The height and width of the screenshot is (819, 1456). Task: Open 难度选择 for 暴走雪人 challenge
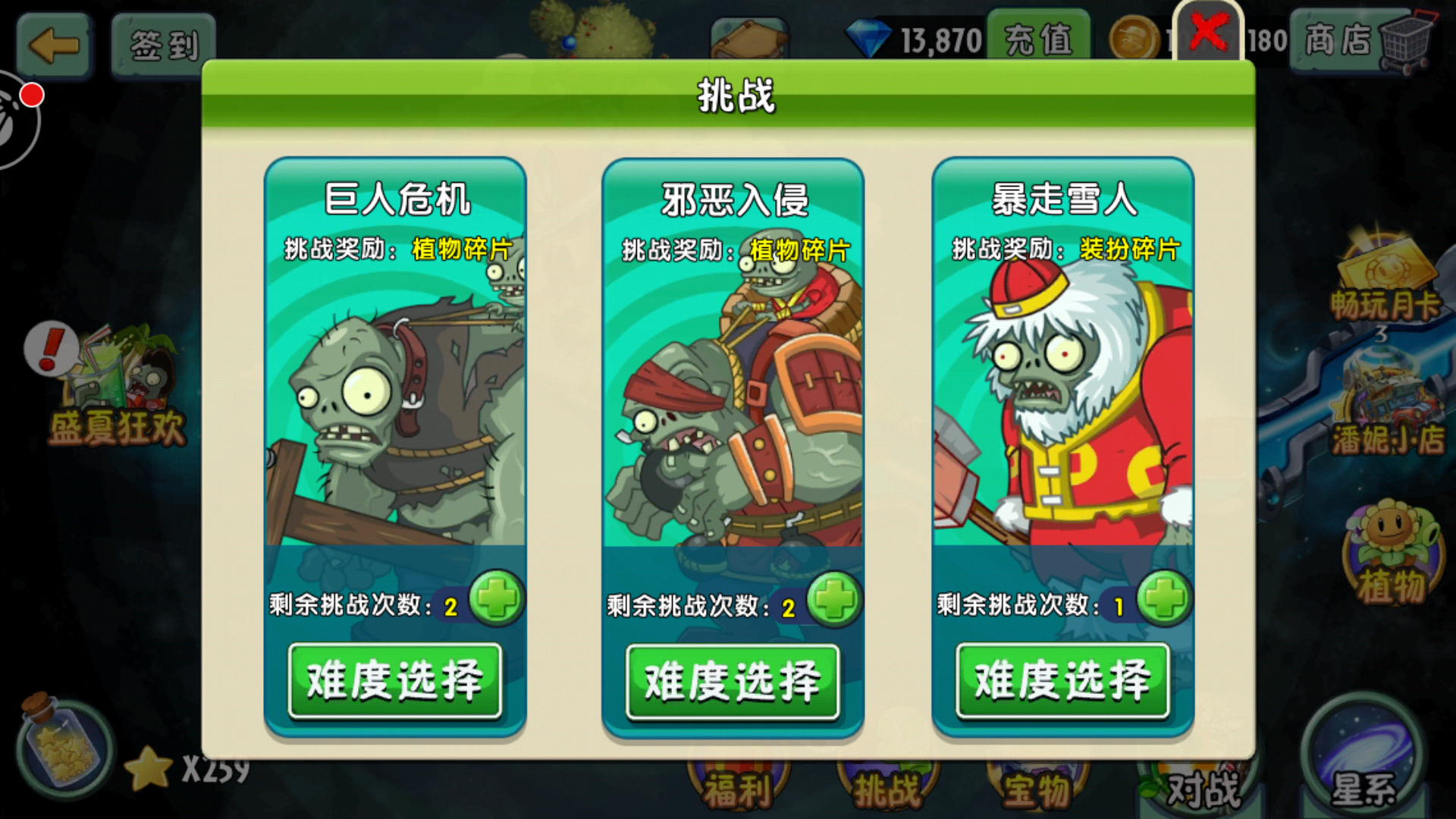1062,680
